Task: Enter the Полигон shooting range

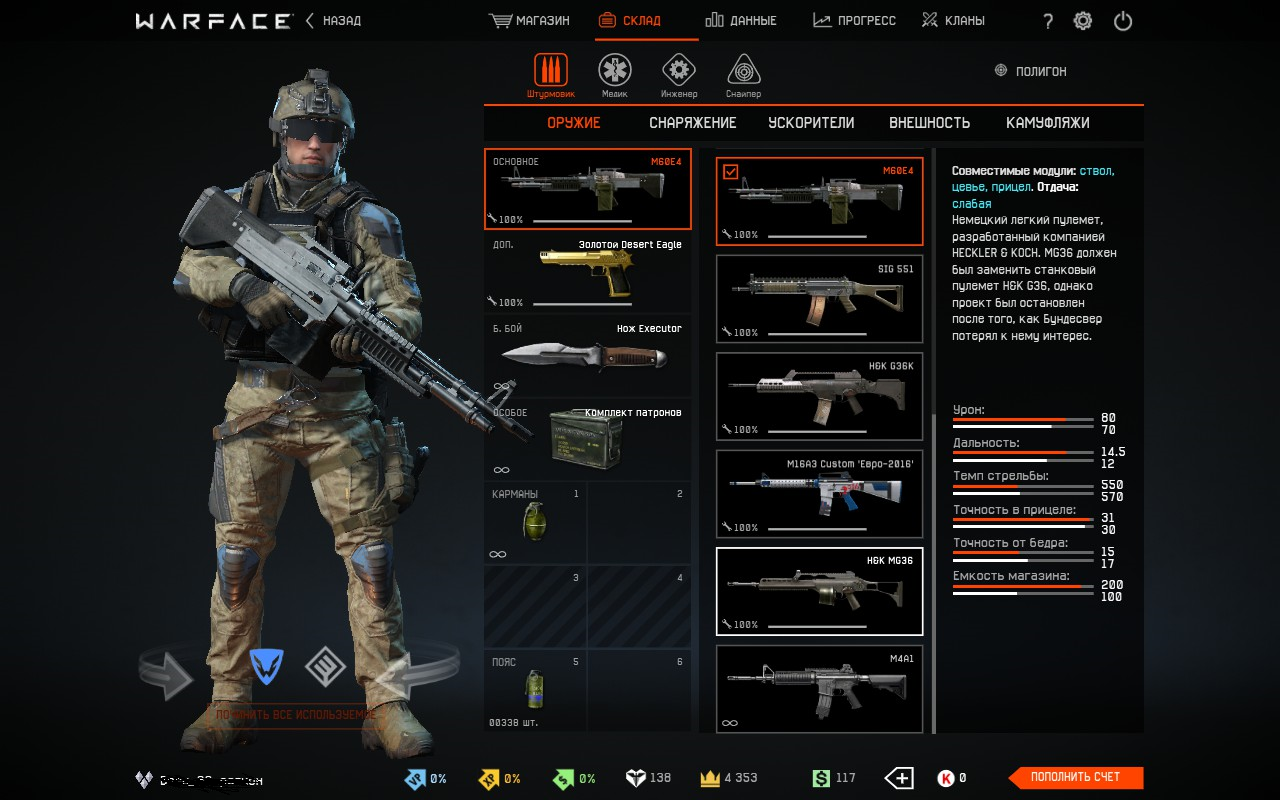Action: pos(1031,71)
